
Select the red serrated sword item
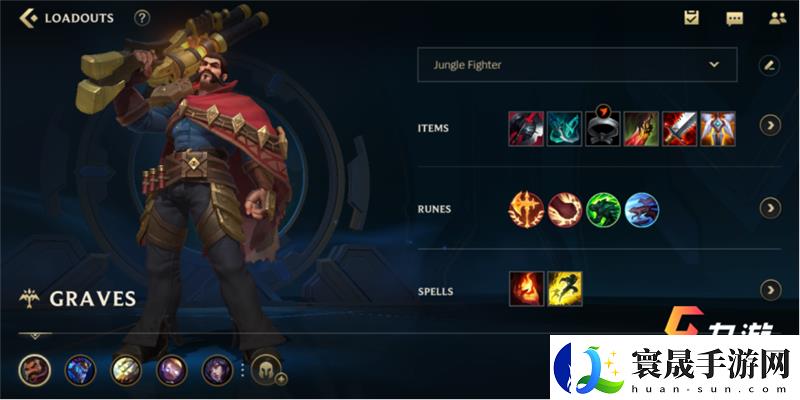coord(680,129)
